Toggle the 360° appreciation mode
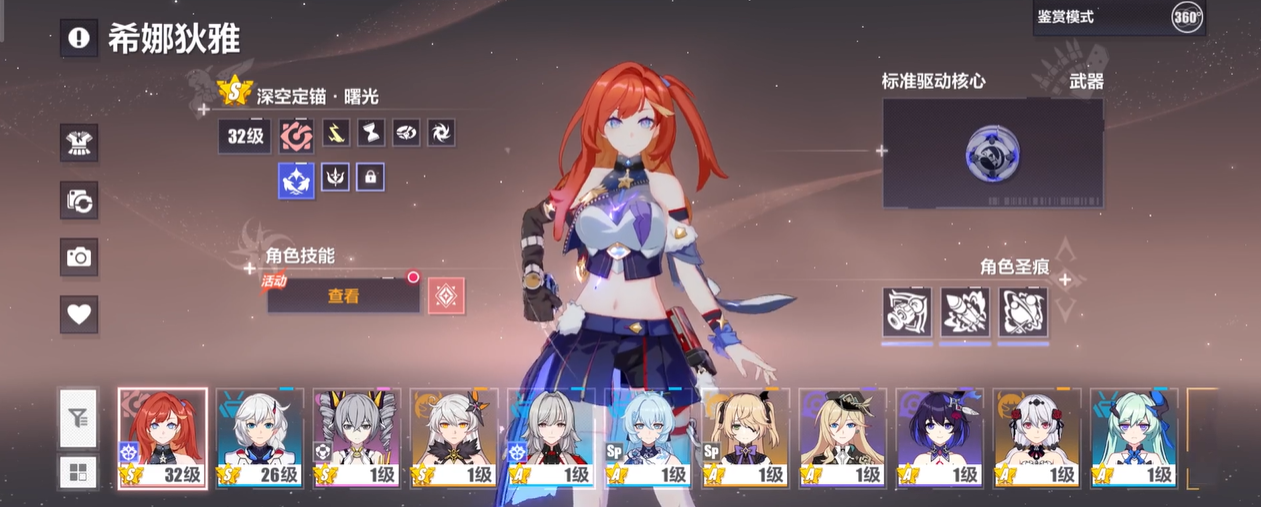 click(x=1186, y=17)
